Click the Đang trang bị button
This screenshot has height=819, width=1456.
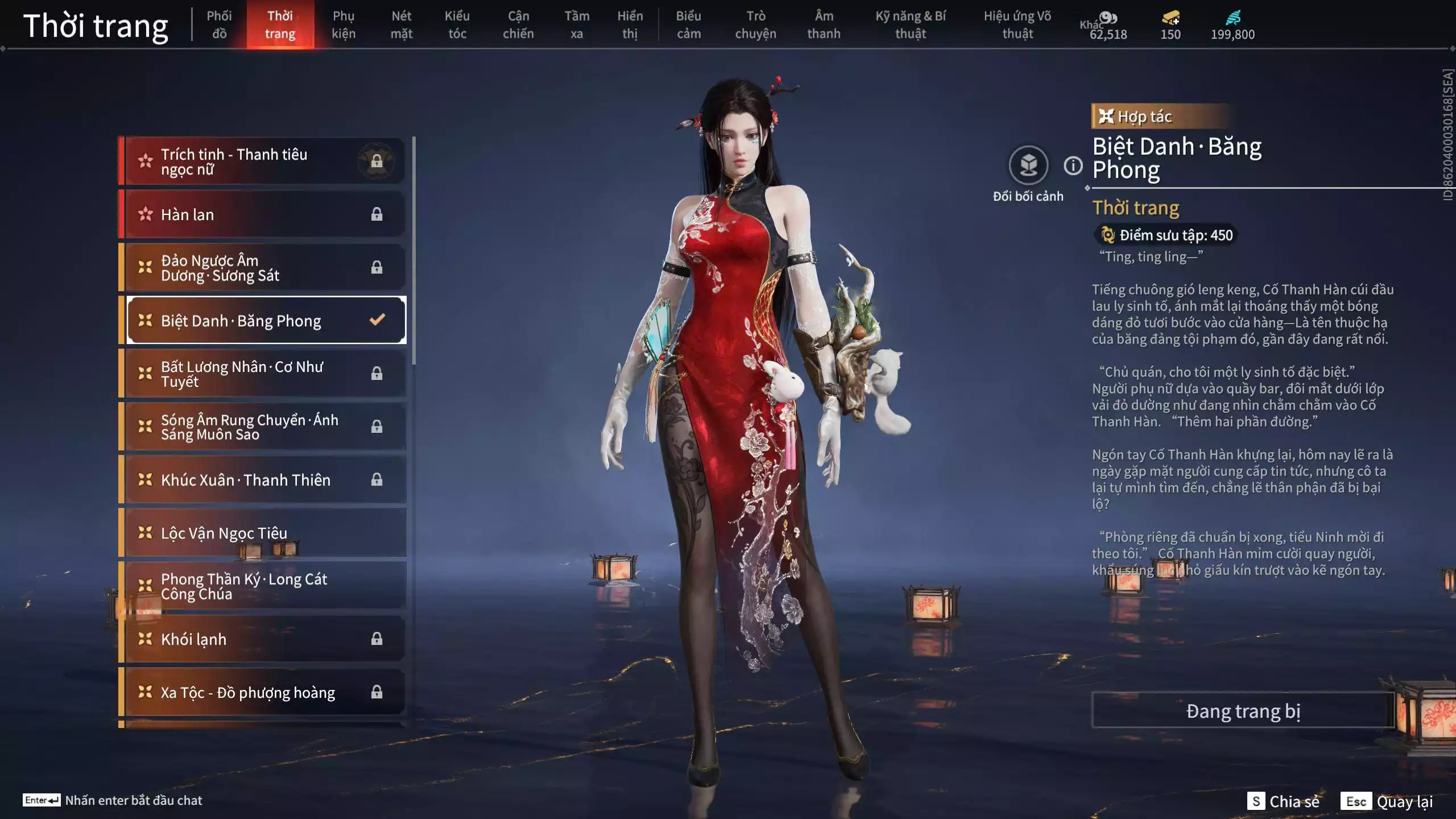coord(1243,711)
